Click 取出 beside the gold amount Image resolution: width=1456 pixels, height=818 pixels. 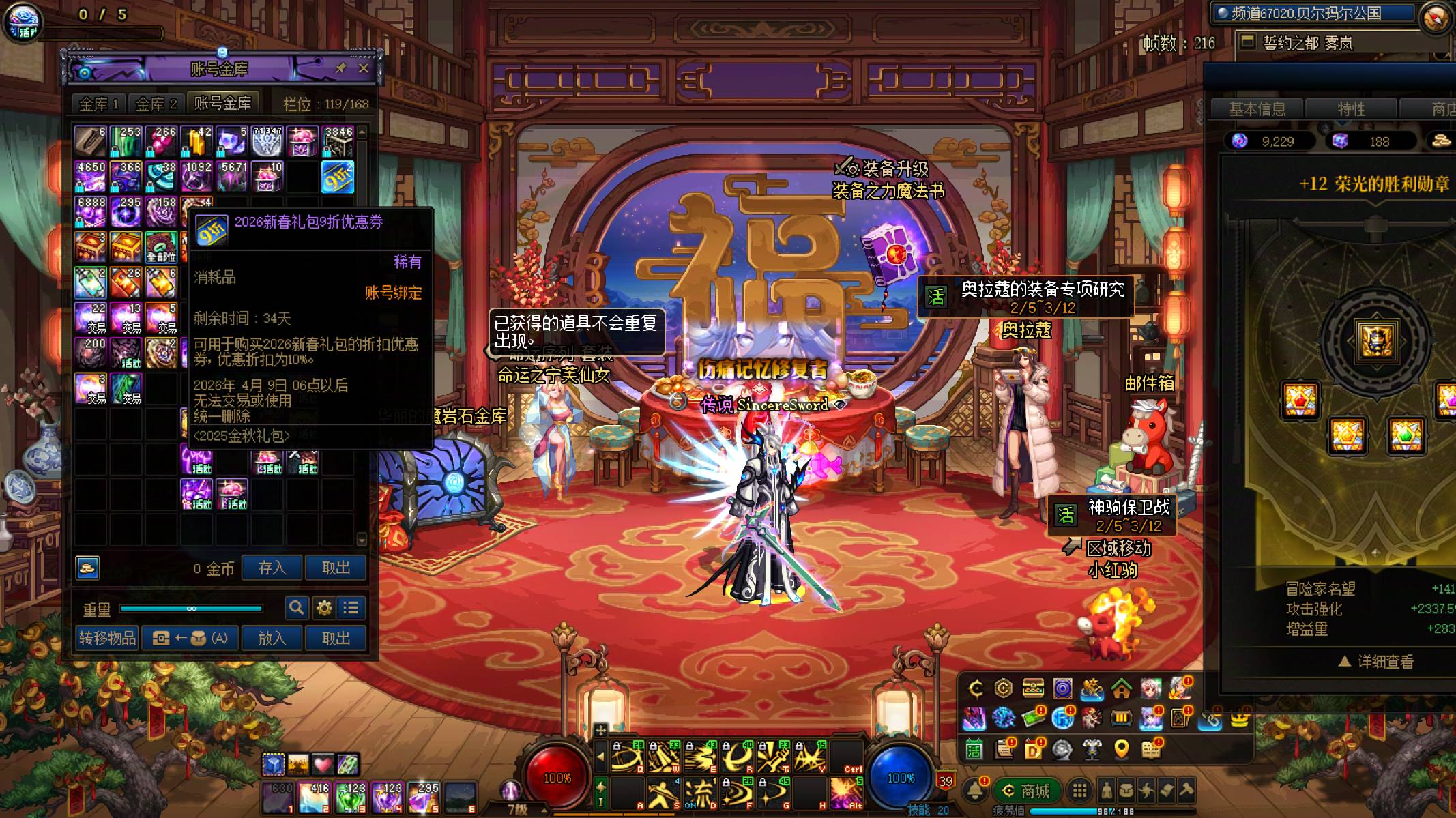point(336,568)
